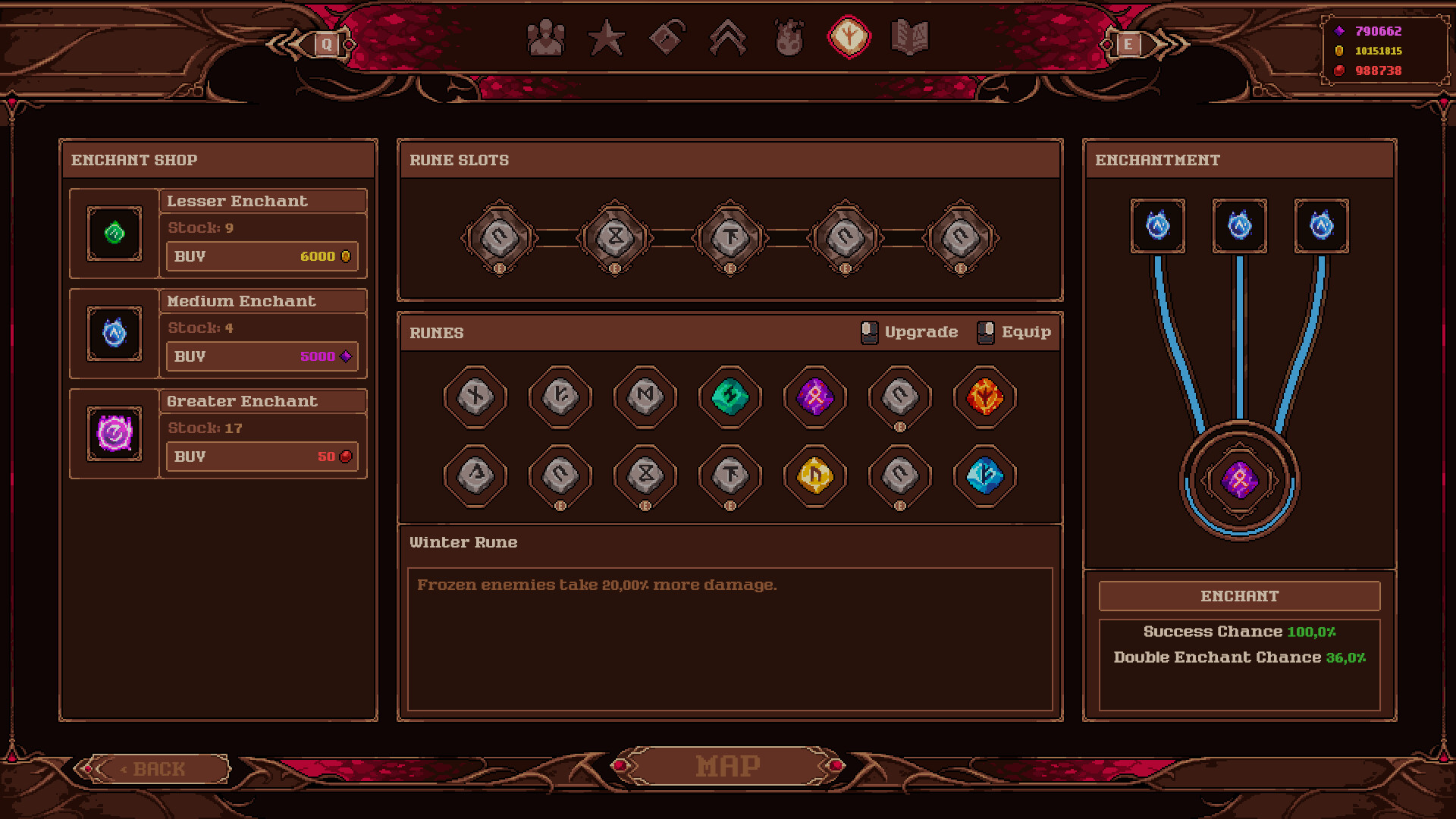Image resolution: width=1456 pixels, height=819 pixels.
Task: Select the purple rune in the top rune row
Action: pyautogui.click(x=814, y=397)
